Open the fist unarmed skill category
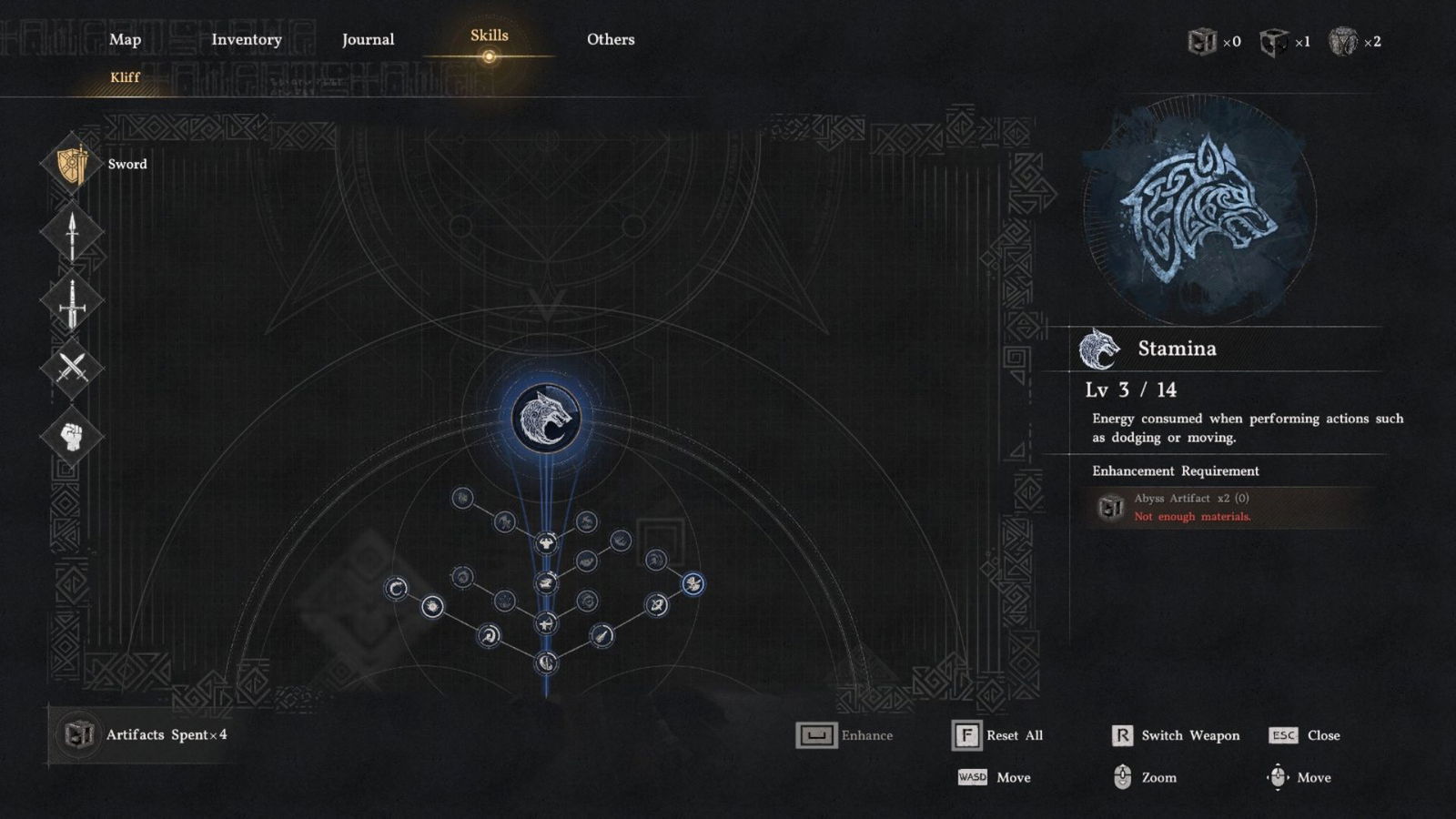 click(x=72, y=436)
